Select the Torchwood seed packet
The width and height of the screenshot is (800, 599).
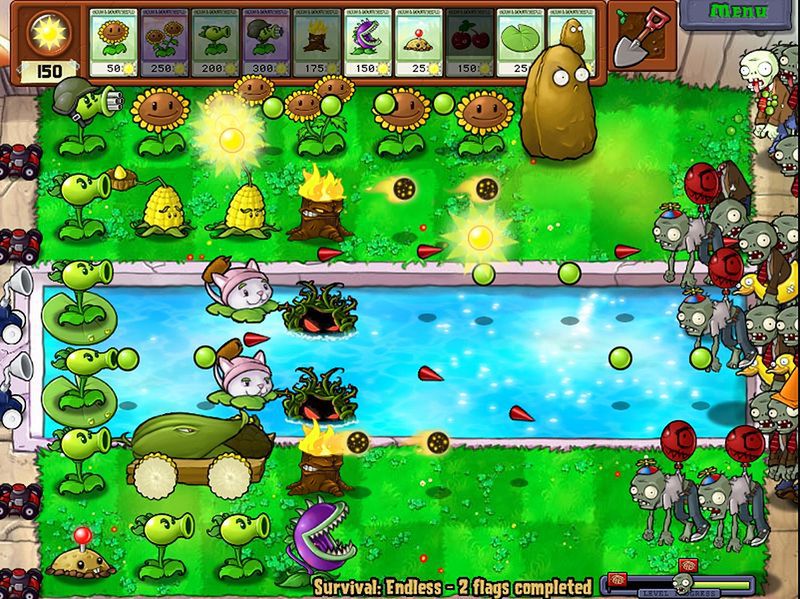point(317,42)
